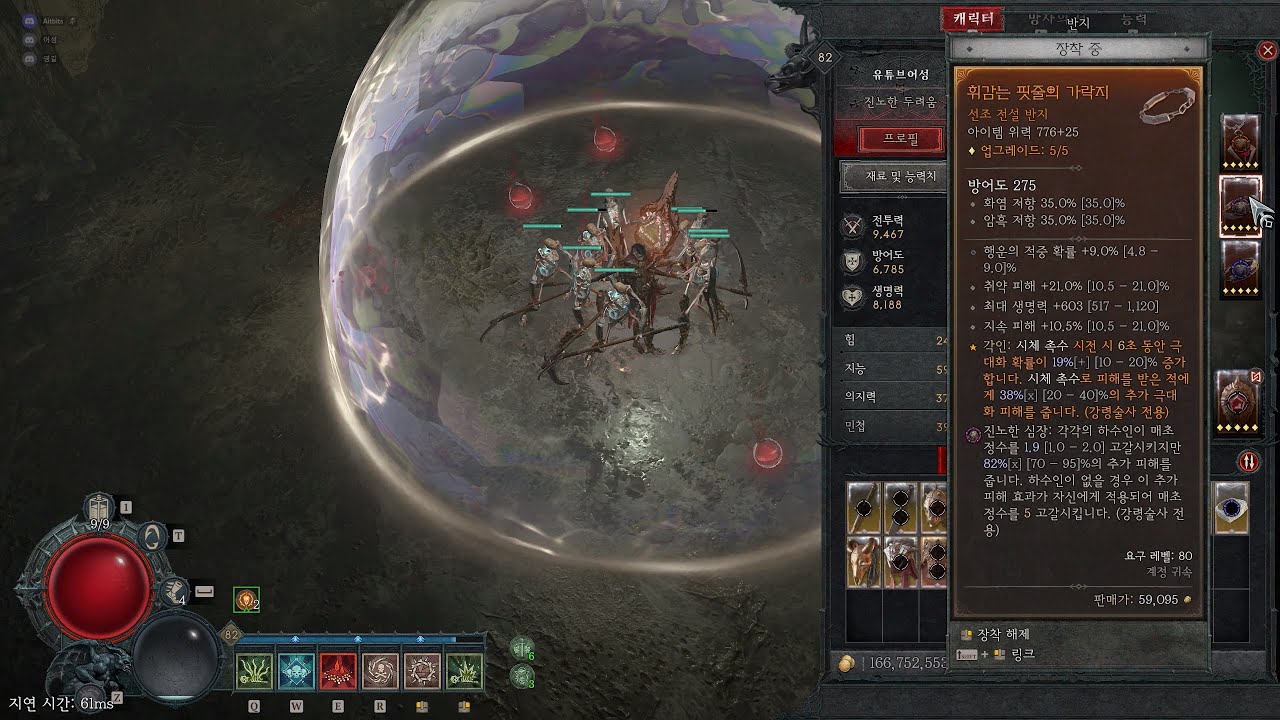
Task: Activate the blue skulls skill on W
Action: pos(296,671)
